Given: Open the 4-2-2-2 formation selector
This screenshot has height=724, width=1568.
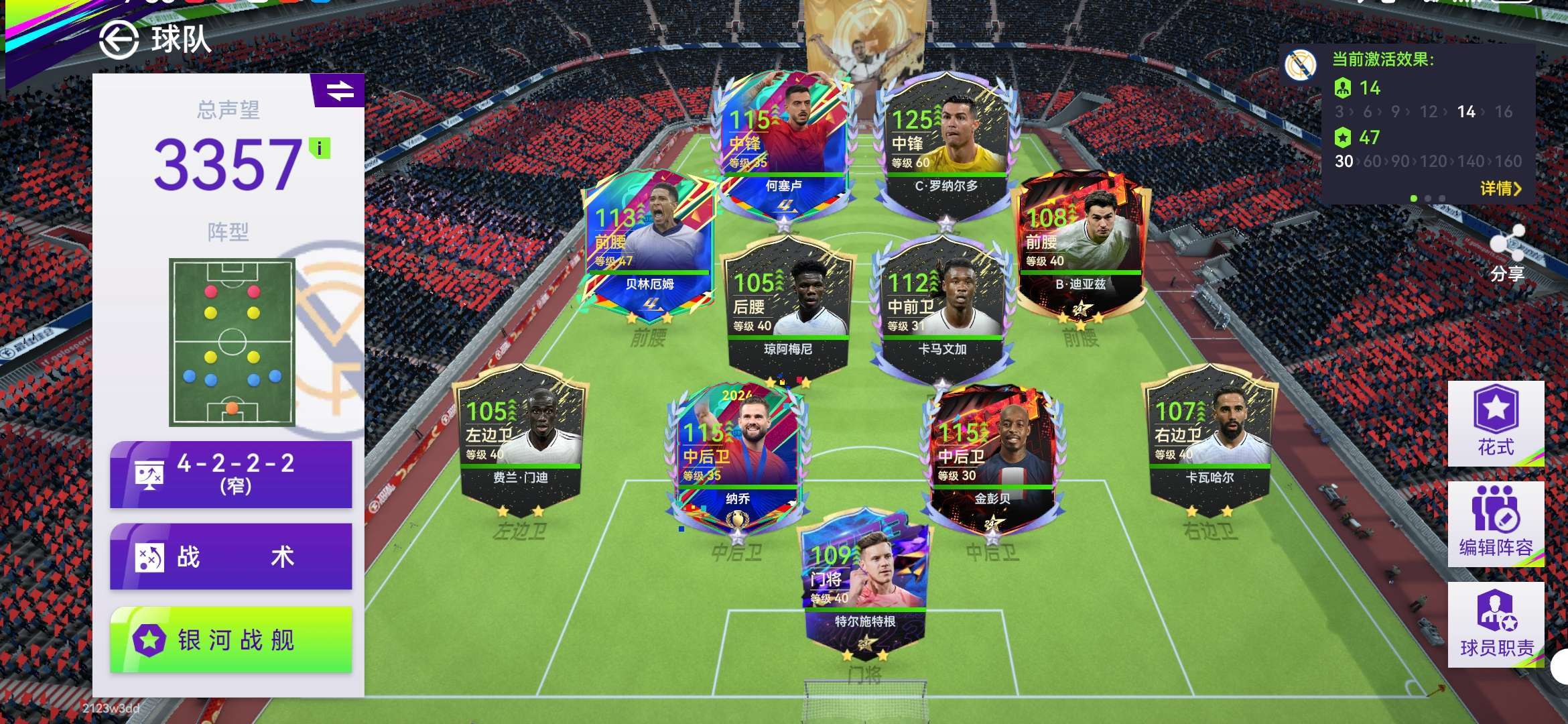Looking at the screenshot, I should point(231,474).
